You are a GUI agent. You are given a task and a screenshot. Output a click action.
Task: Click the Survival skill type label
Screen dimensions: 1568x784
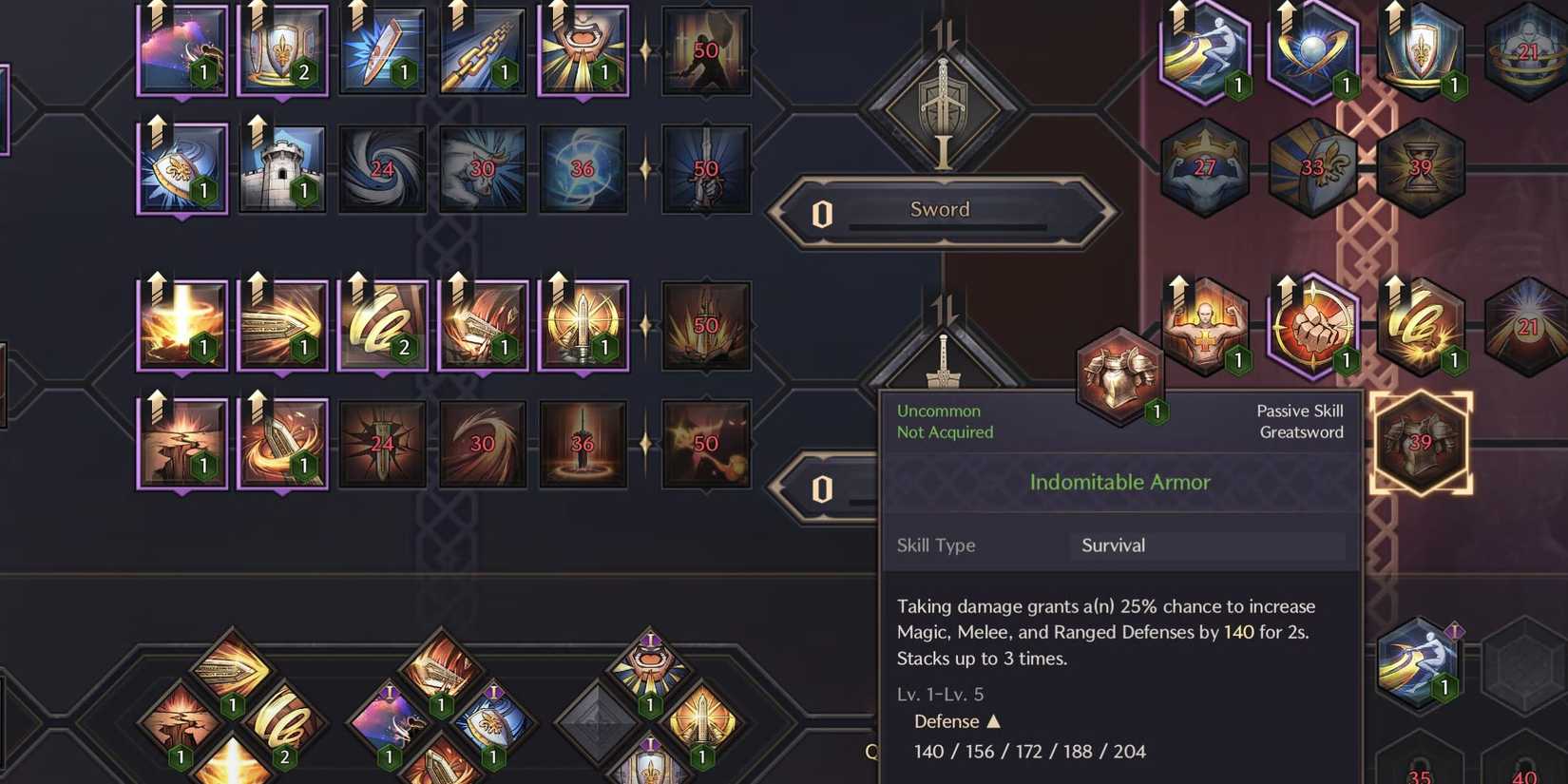pos(1113,545)
